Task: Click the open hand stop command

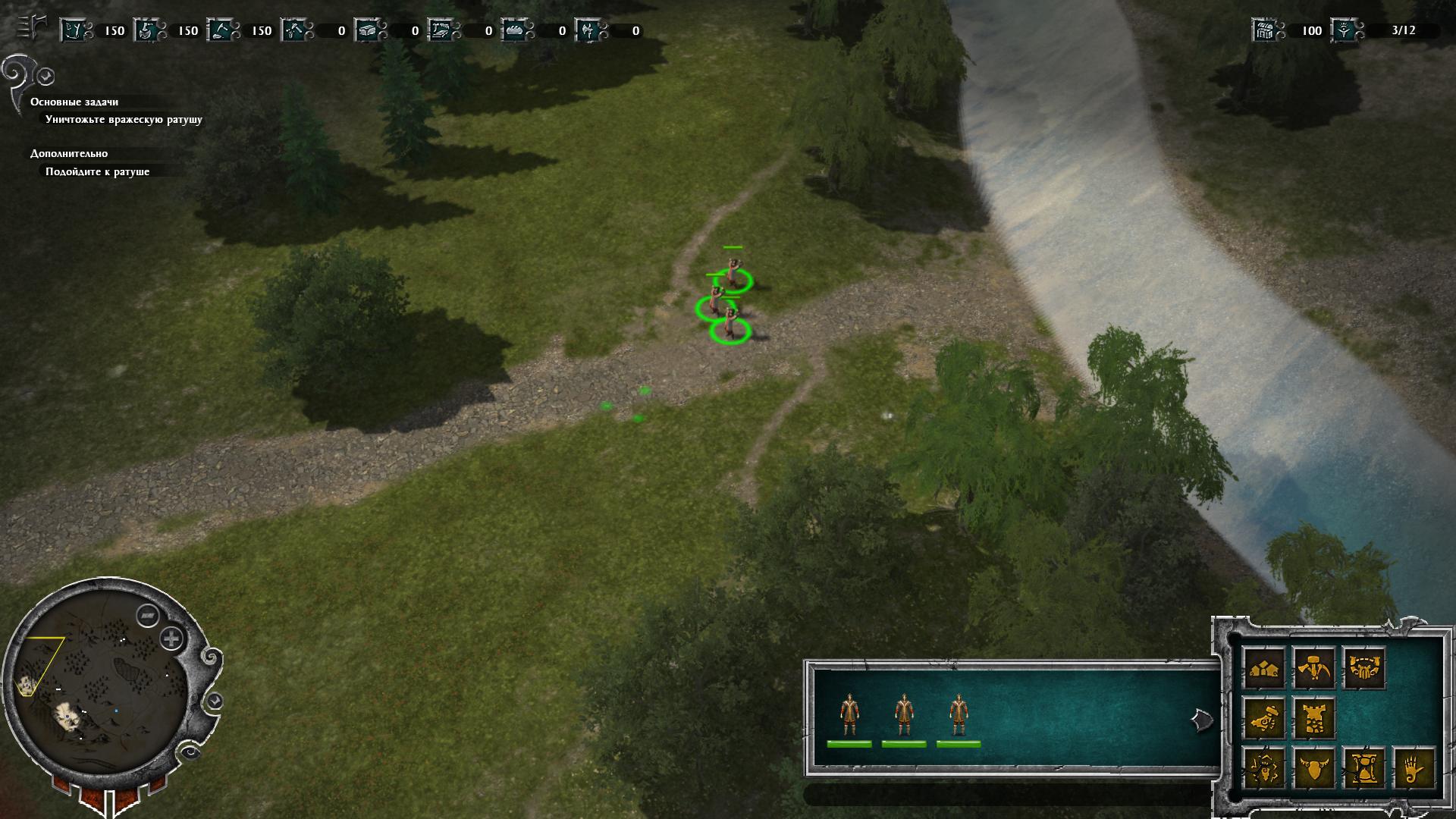Action: click(1413, 768)
